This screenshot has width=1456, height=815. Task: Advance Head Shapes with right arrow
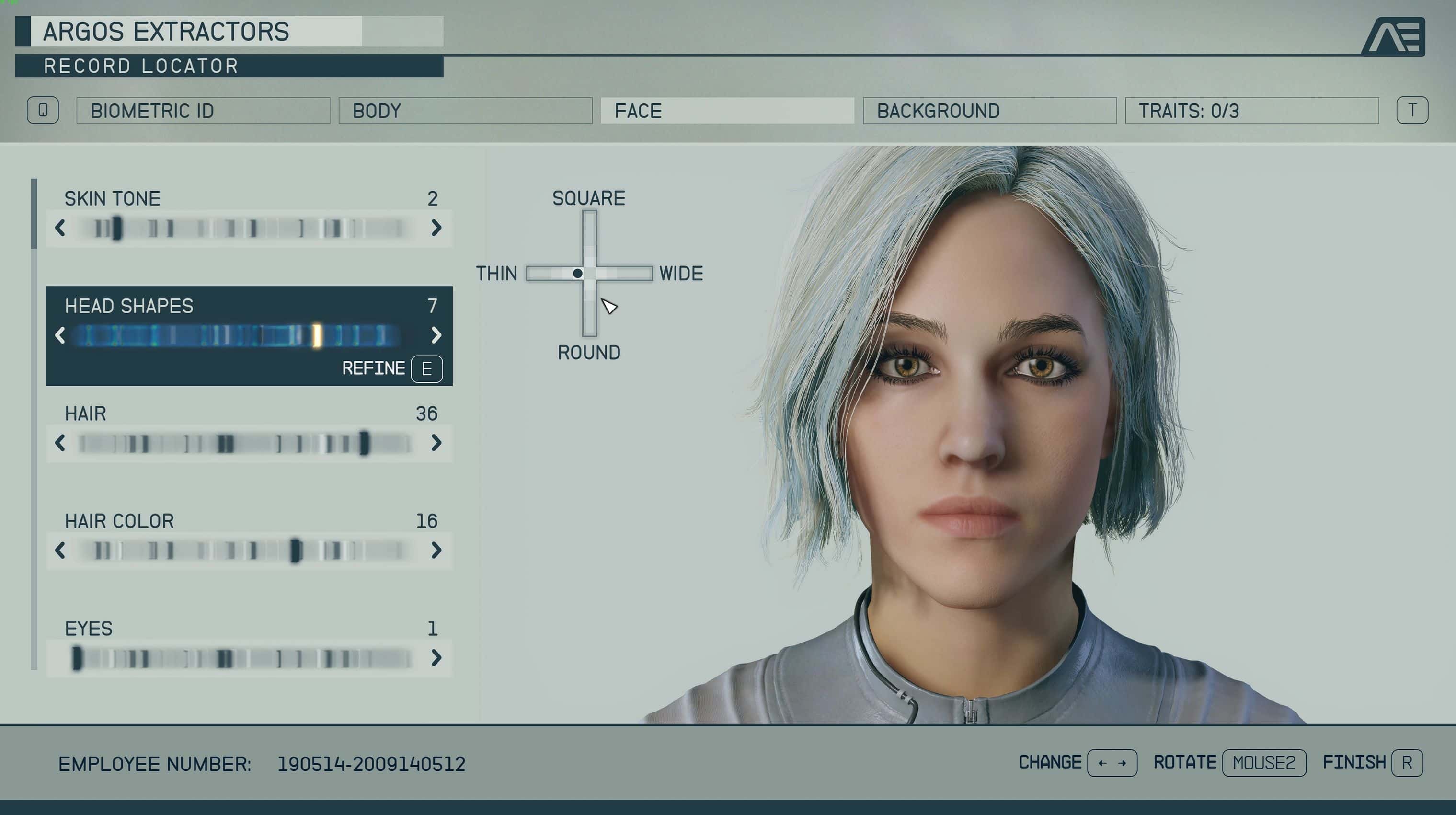click(436, 336)
